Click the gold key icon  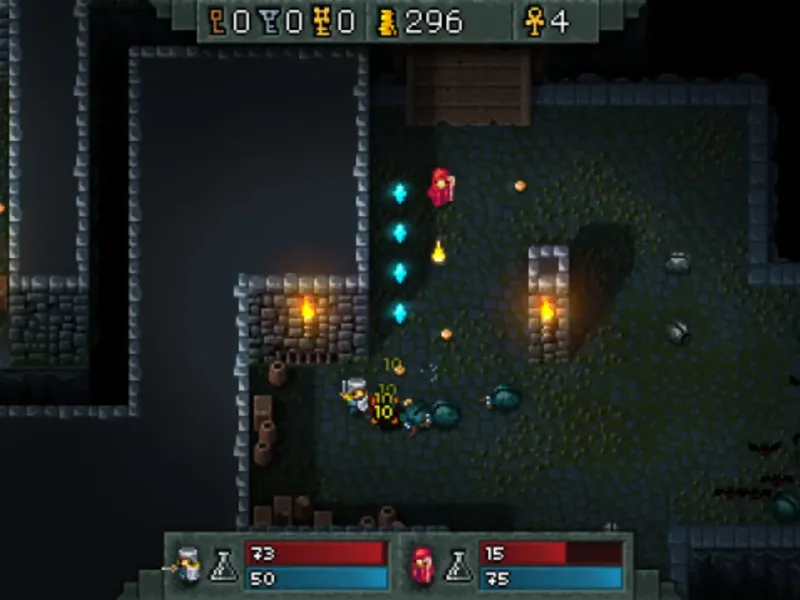pos(321,22)
